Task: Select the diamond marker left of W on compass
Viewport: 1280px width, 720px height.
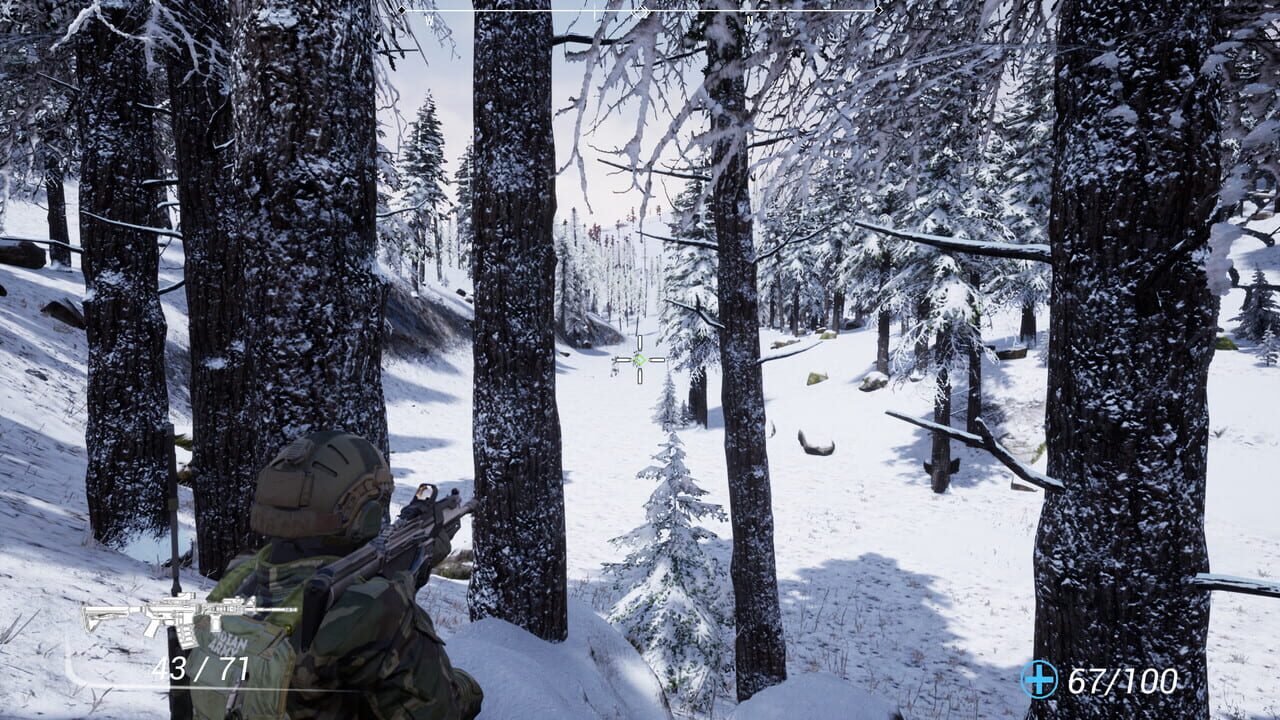Action: [x=401, y=9]
